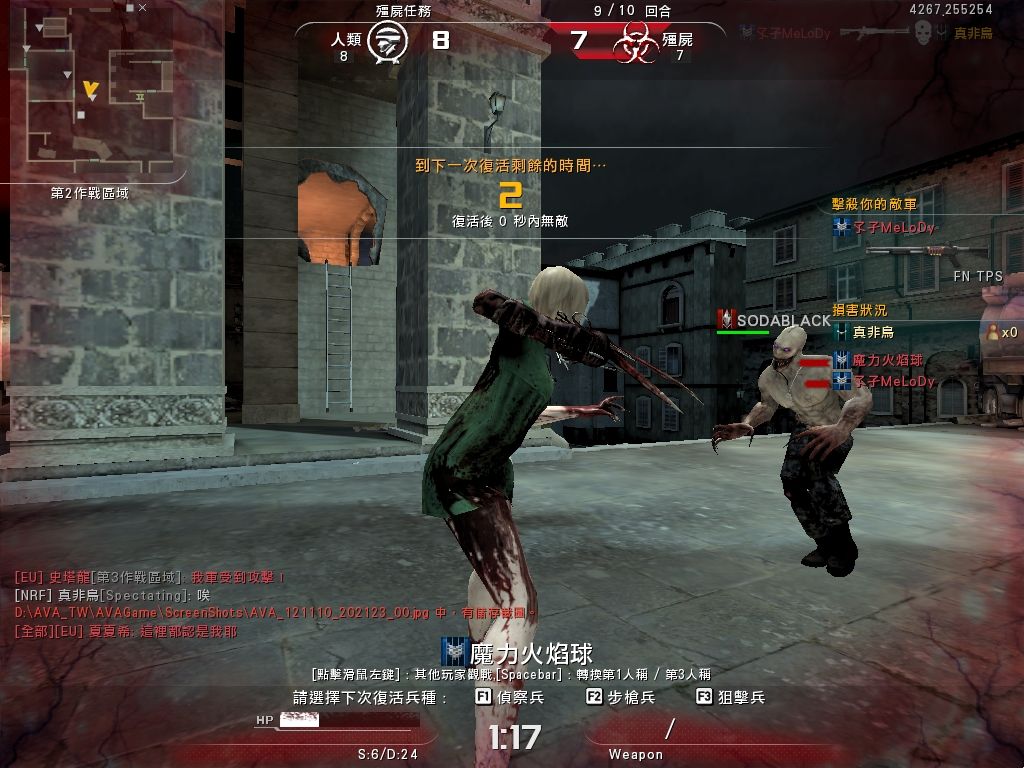
Task: Choose 偵察兵 as next respawn class
Action: click(510, 697)
